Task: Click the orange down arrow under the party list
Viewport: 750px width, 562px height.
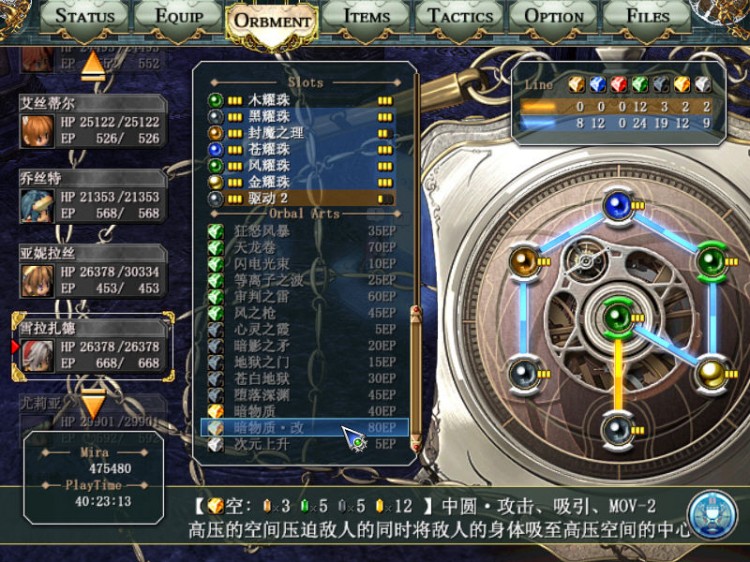Action: (x=93, y=405)
